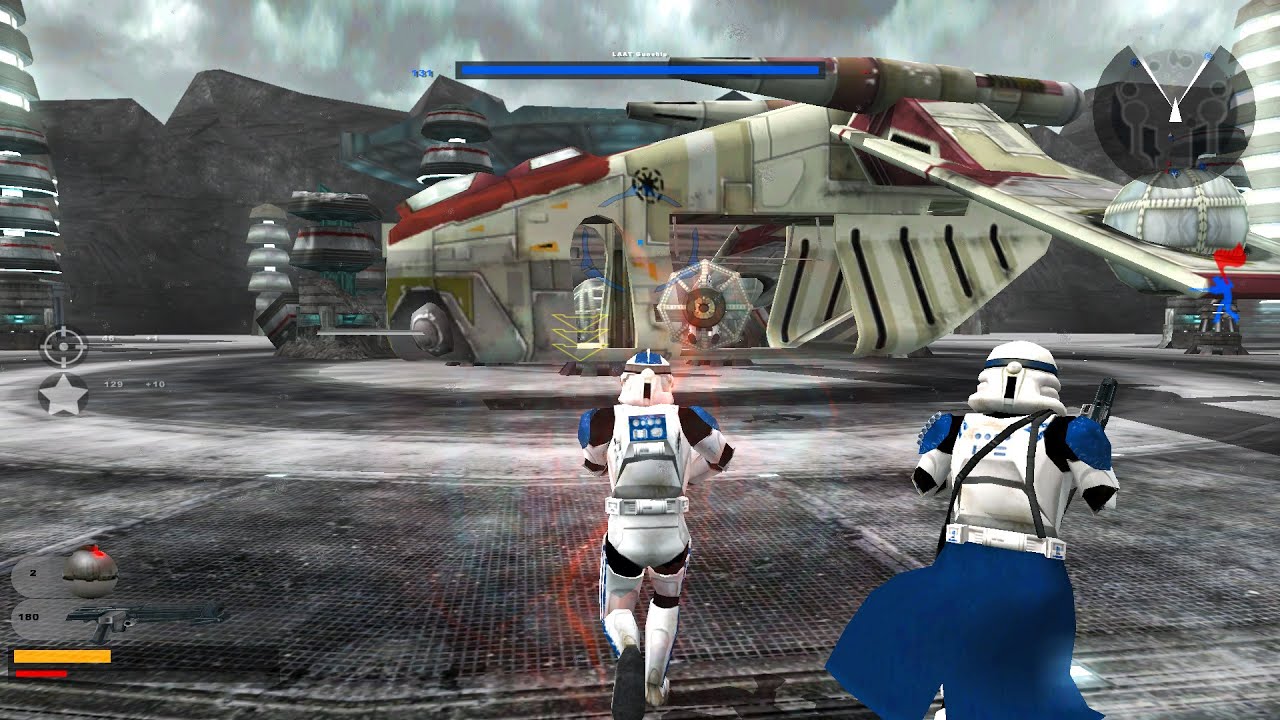
Task: Expand the score bonus indicator +10
Action: point(155,383)
